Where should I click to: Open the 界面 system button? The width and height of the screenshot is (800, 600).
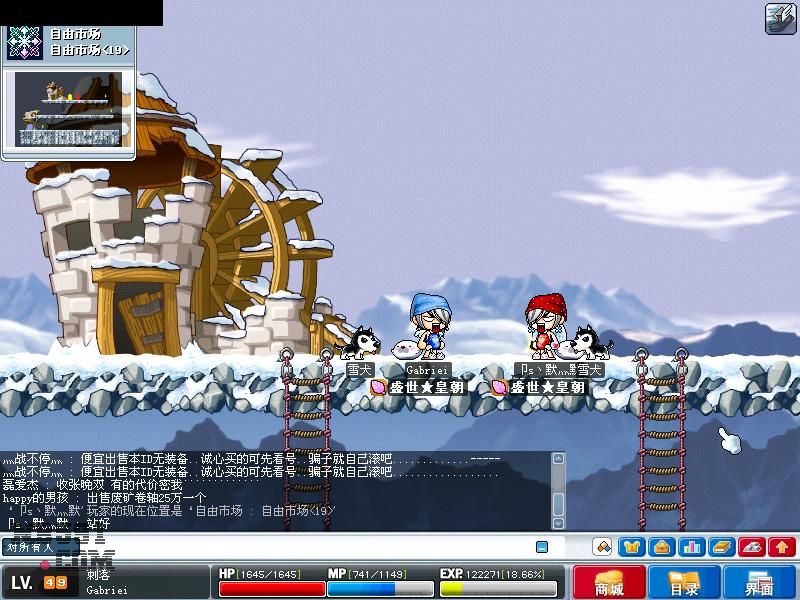click(759, 582)
